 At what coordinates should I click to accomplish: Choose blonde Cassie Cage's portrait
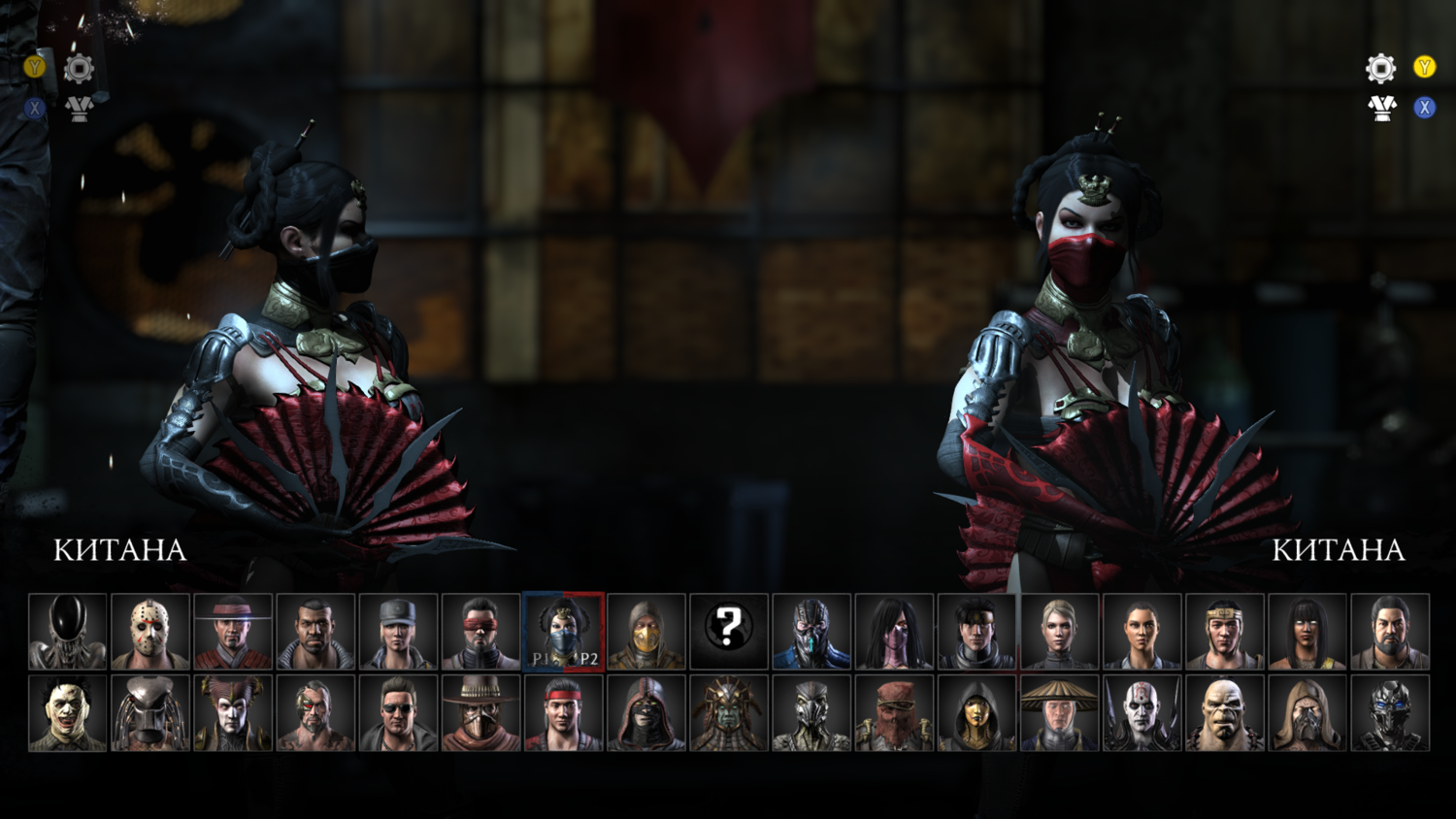coord(1059,632)
